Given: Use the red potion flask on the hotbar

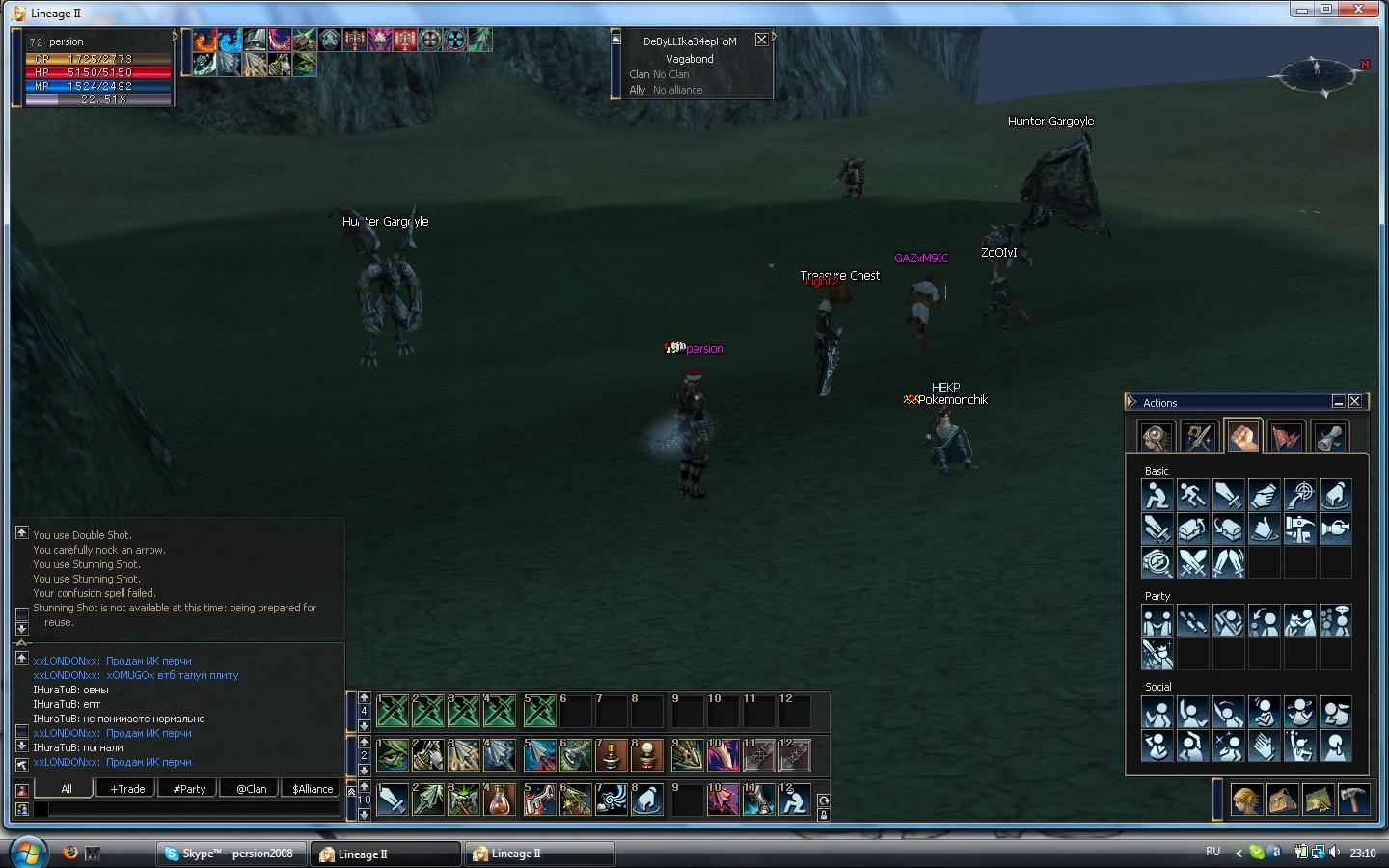Looking at the screenshot, I should [501, 800].
